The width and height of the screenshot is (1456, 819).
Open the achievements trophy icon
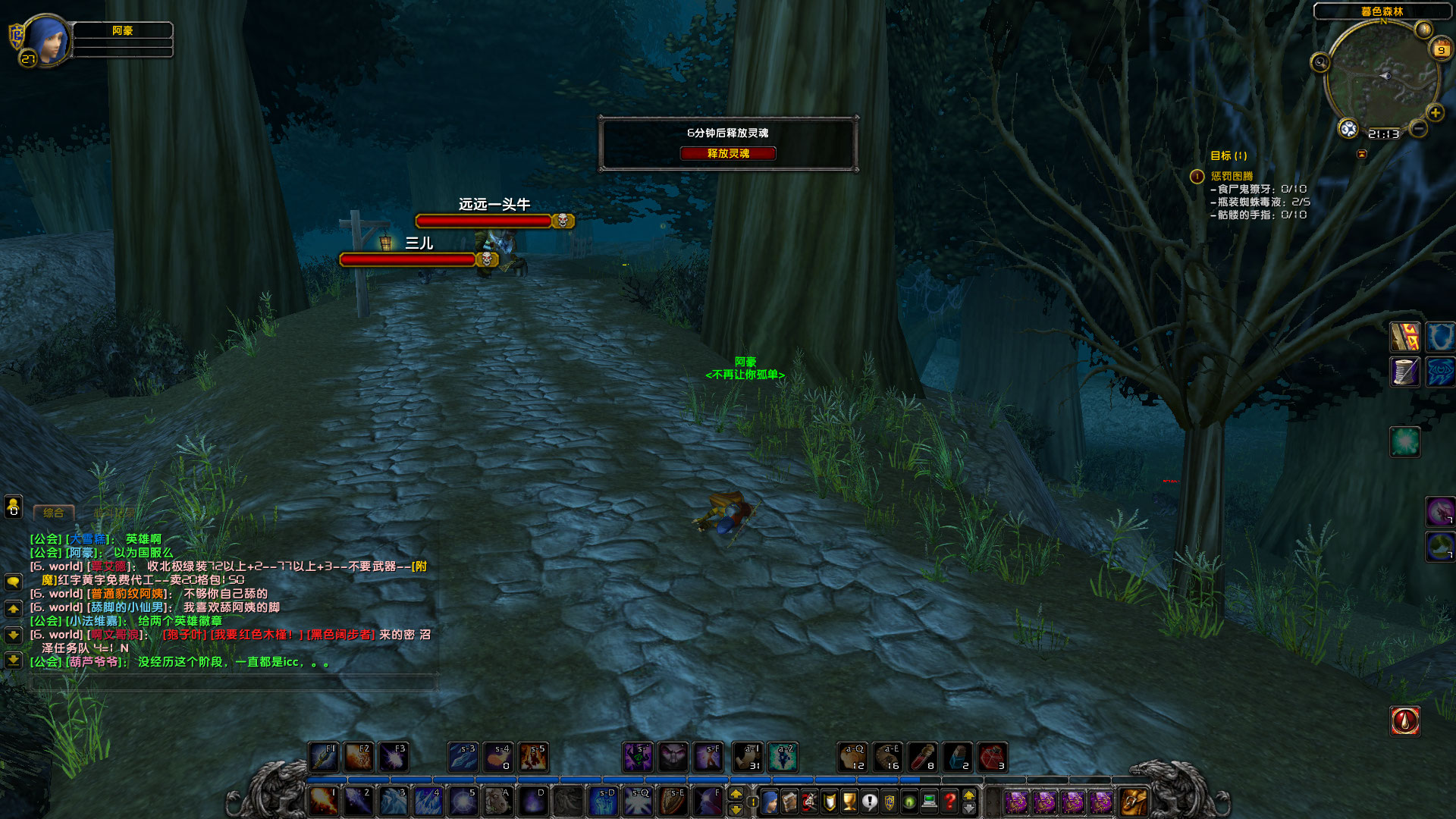tap(849, 800)
